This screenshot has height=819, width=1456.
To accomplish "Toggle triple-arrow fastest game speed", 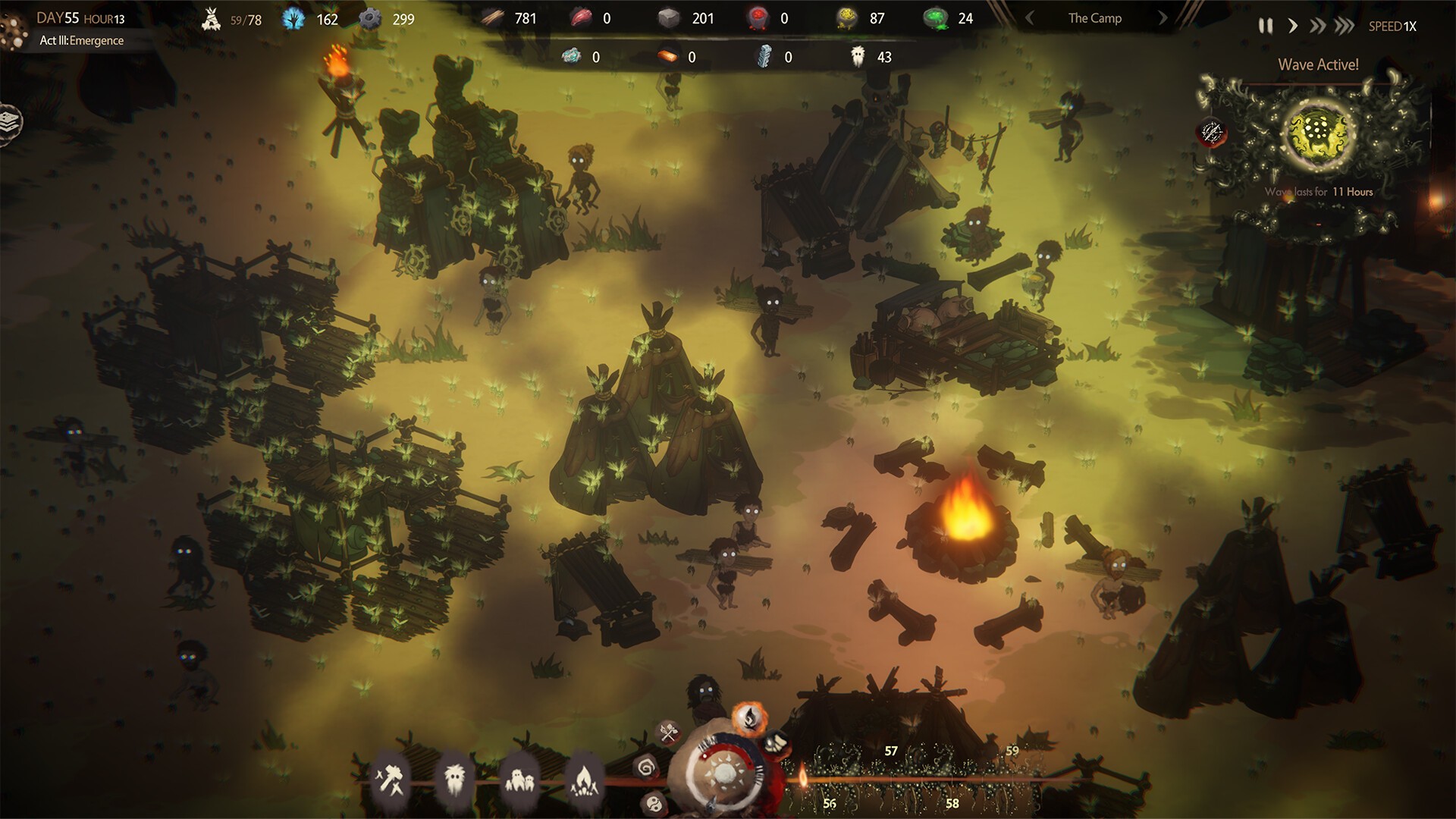I will 1344,25.
